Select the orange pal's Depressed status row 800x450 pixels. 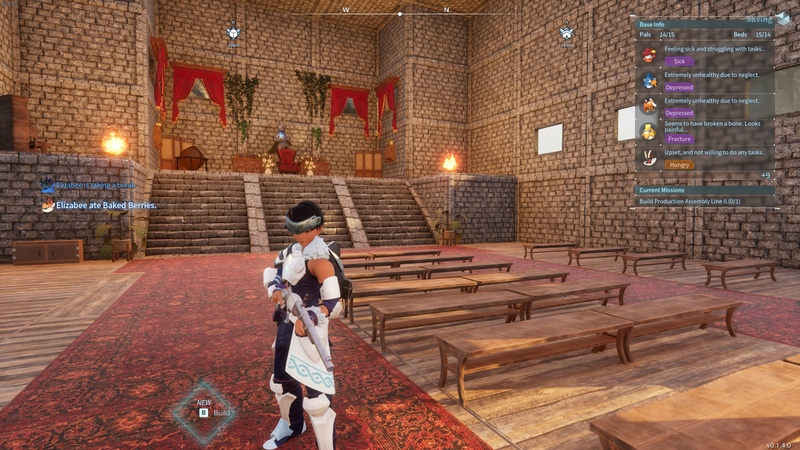[705, 106]
